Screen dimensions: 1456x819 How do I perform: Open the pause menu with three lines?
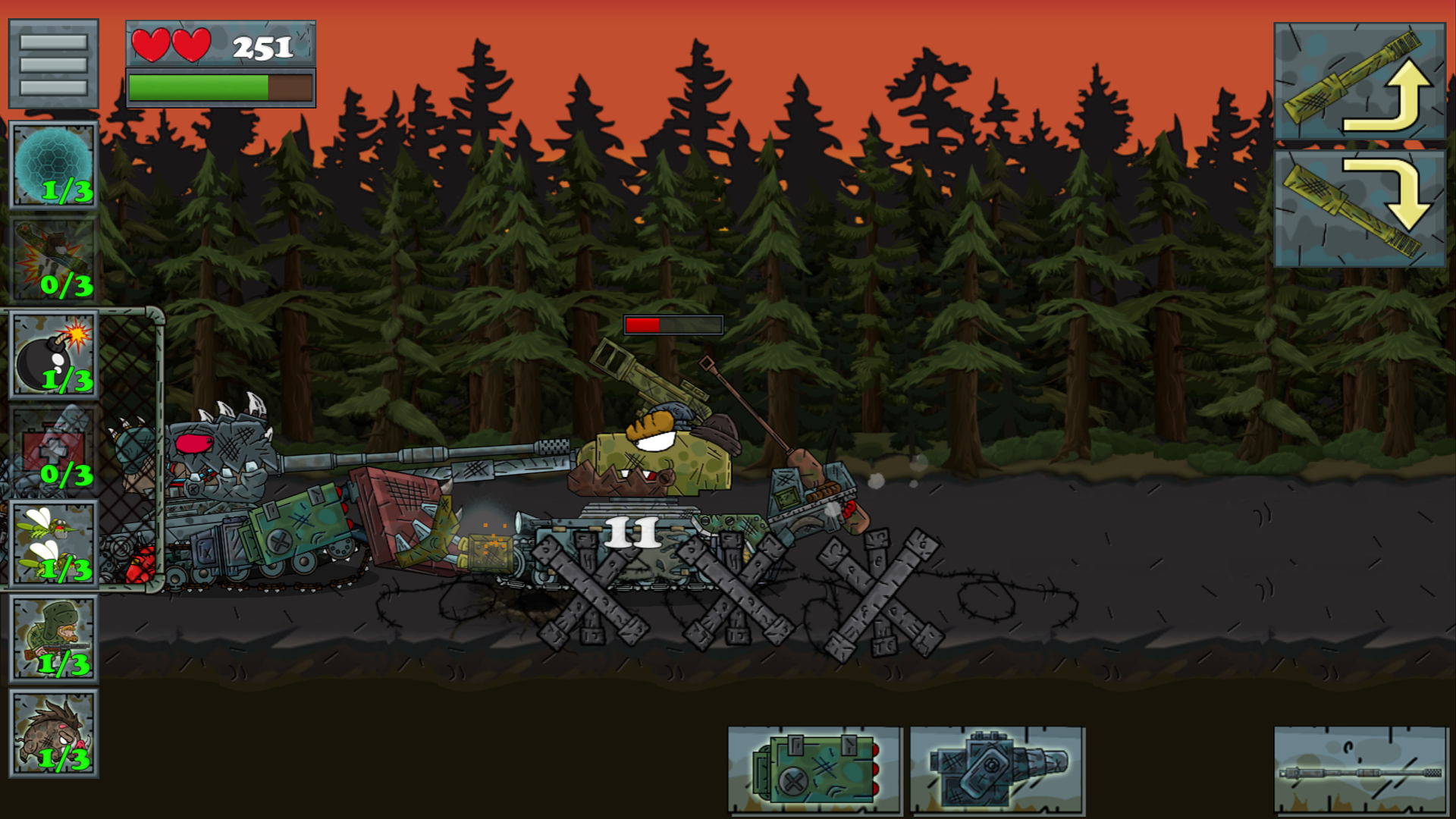point(52,64)
